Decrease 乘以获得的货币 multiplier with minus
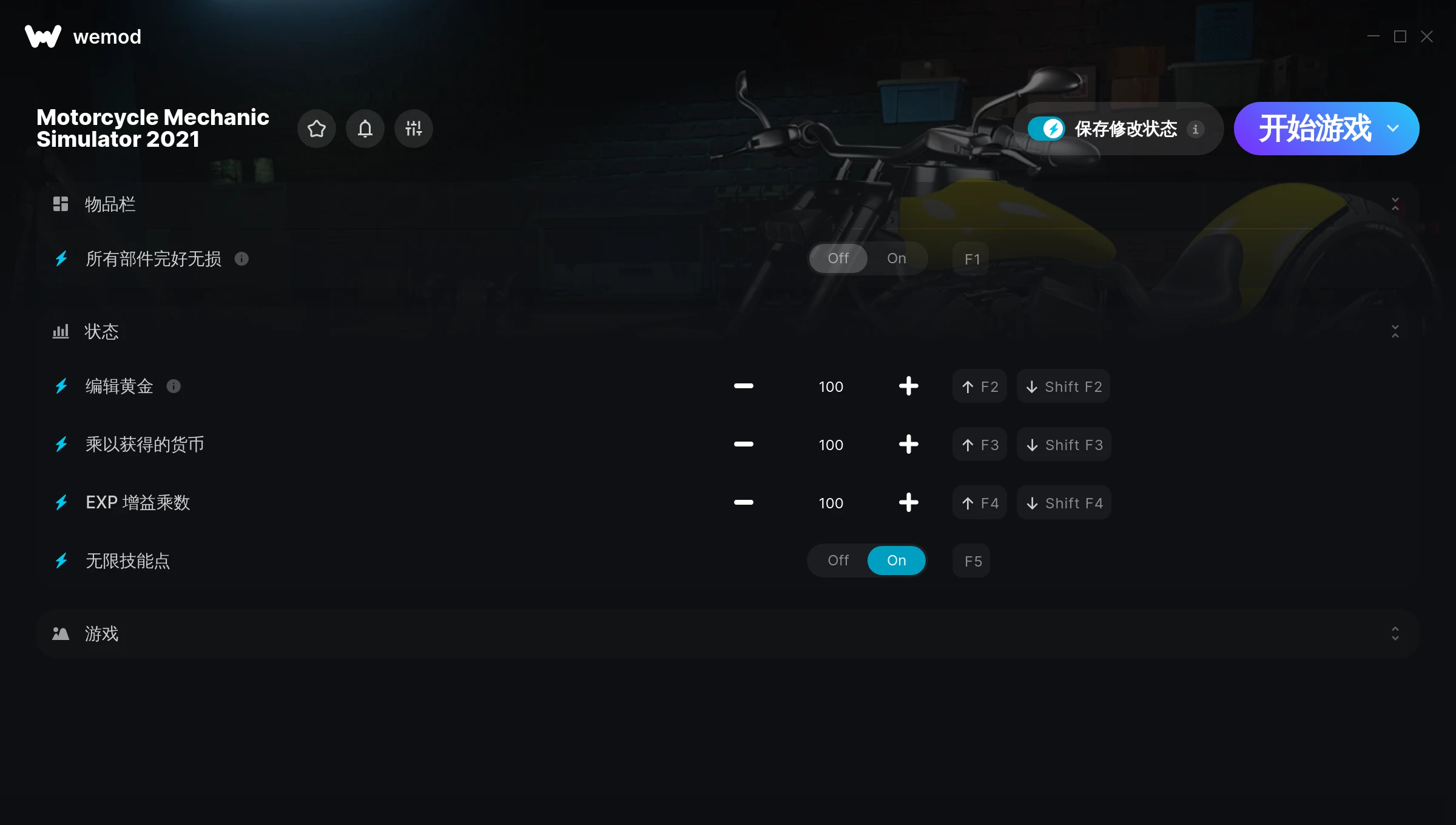This screenshot has width=1456, height=825. pos(743,445)
